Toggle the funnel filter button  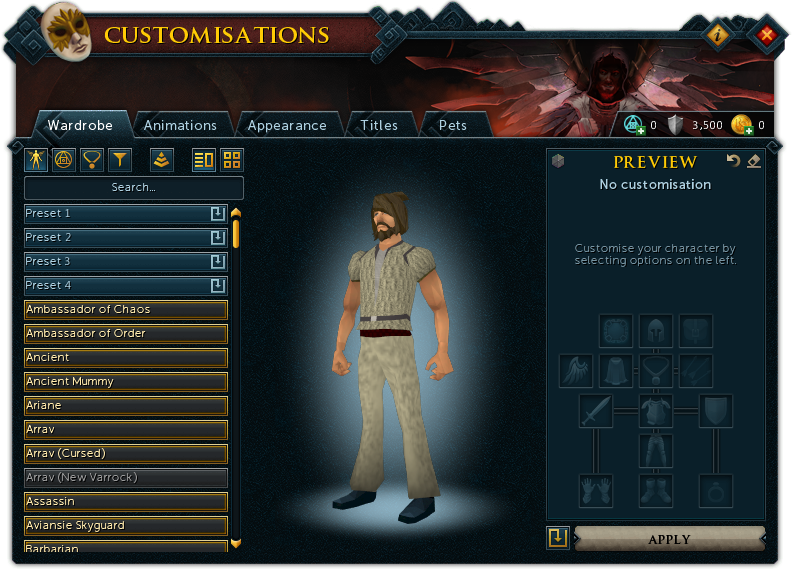pyautogui.click(x=120, y=159)
